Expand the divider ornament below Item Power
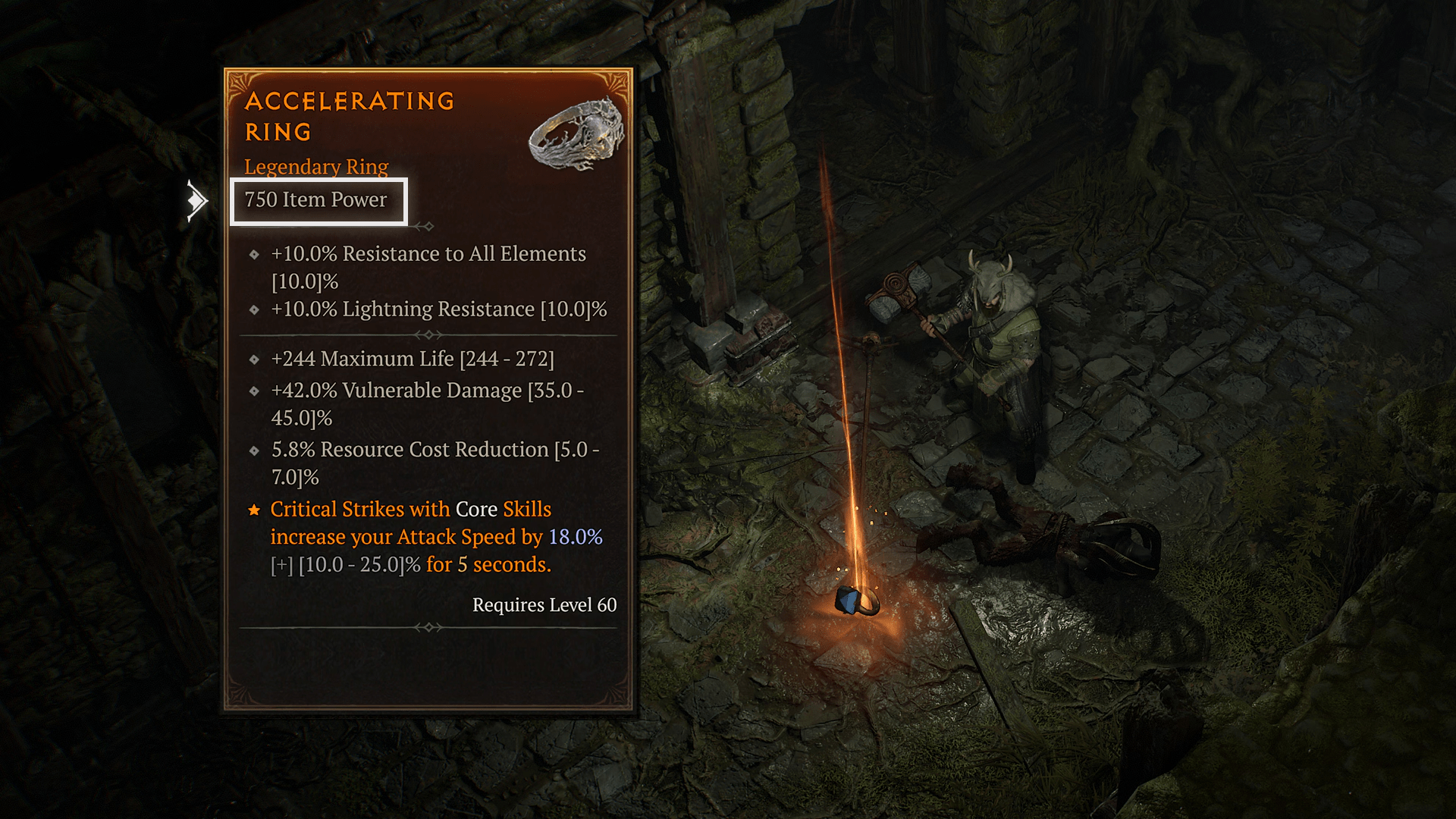1456x819 pixels. point(428,225)
